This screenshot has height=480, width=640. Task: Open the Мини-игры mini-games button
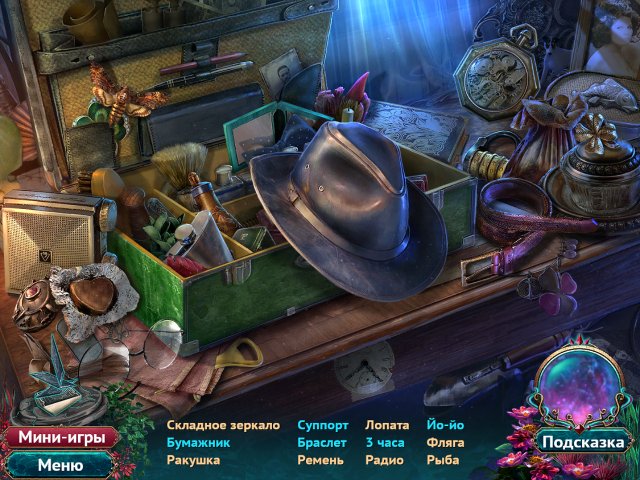point(58,438)
